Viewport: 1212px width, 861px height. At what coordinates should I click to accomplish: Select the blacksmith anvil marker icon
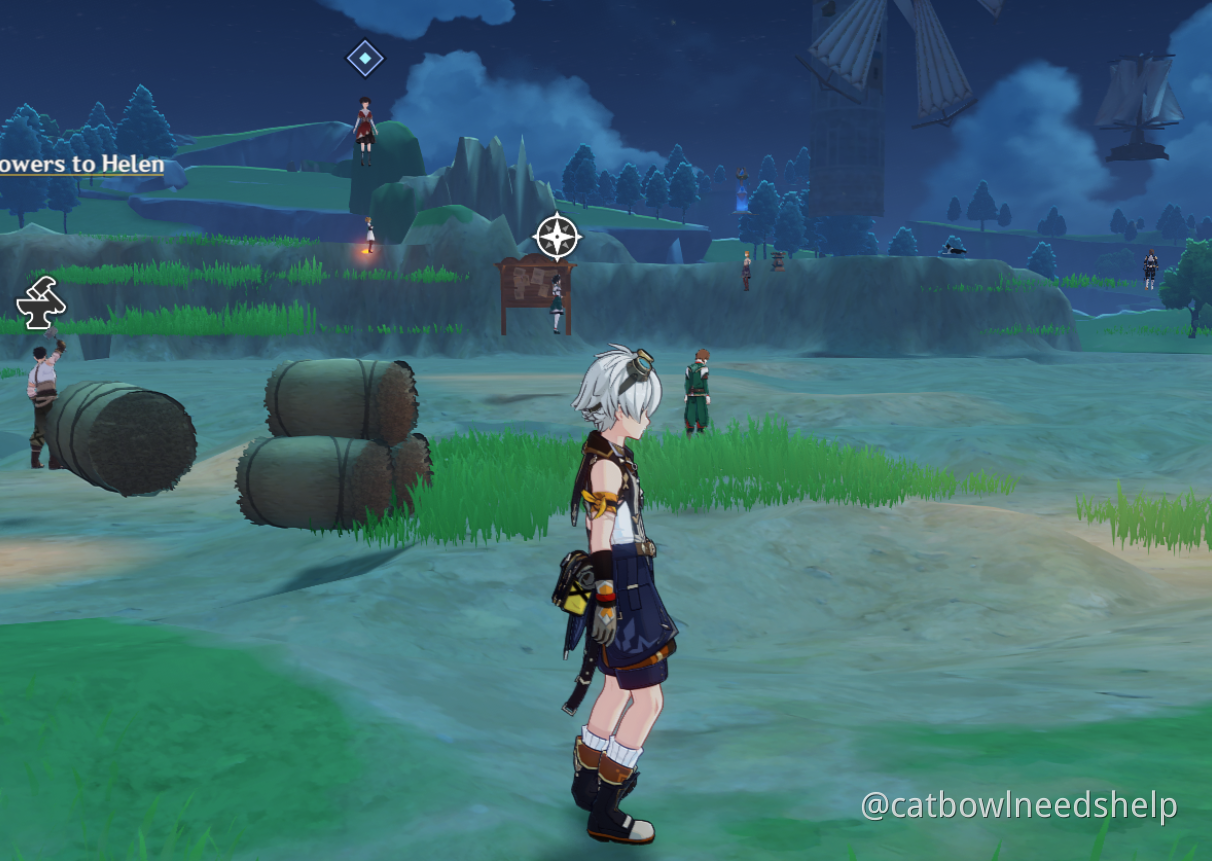[42, 304]
